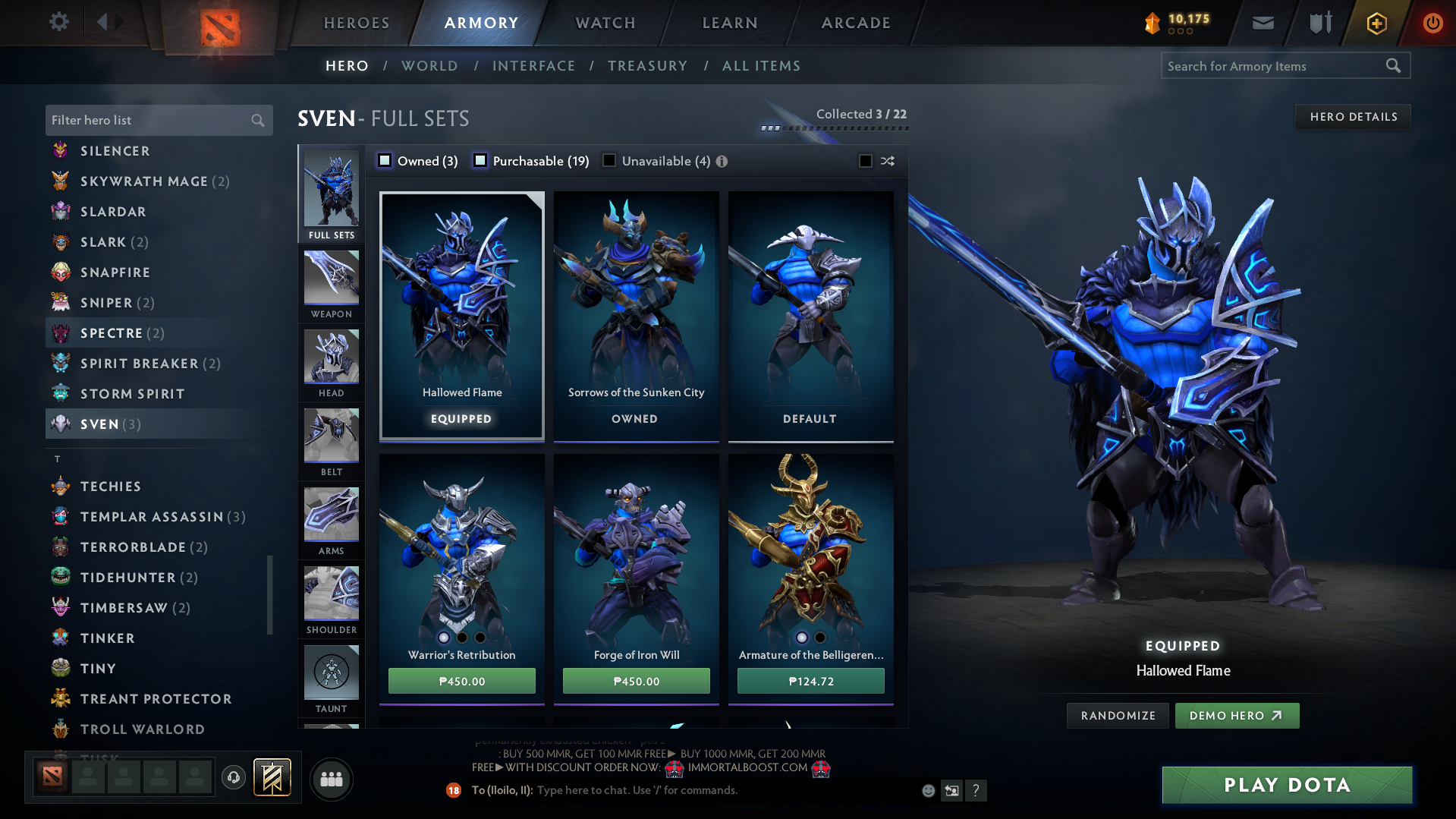Open the friends list icon near chat
The width and height of the screenshot is (1456, 819).
tap(331, 779)
